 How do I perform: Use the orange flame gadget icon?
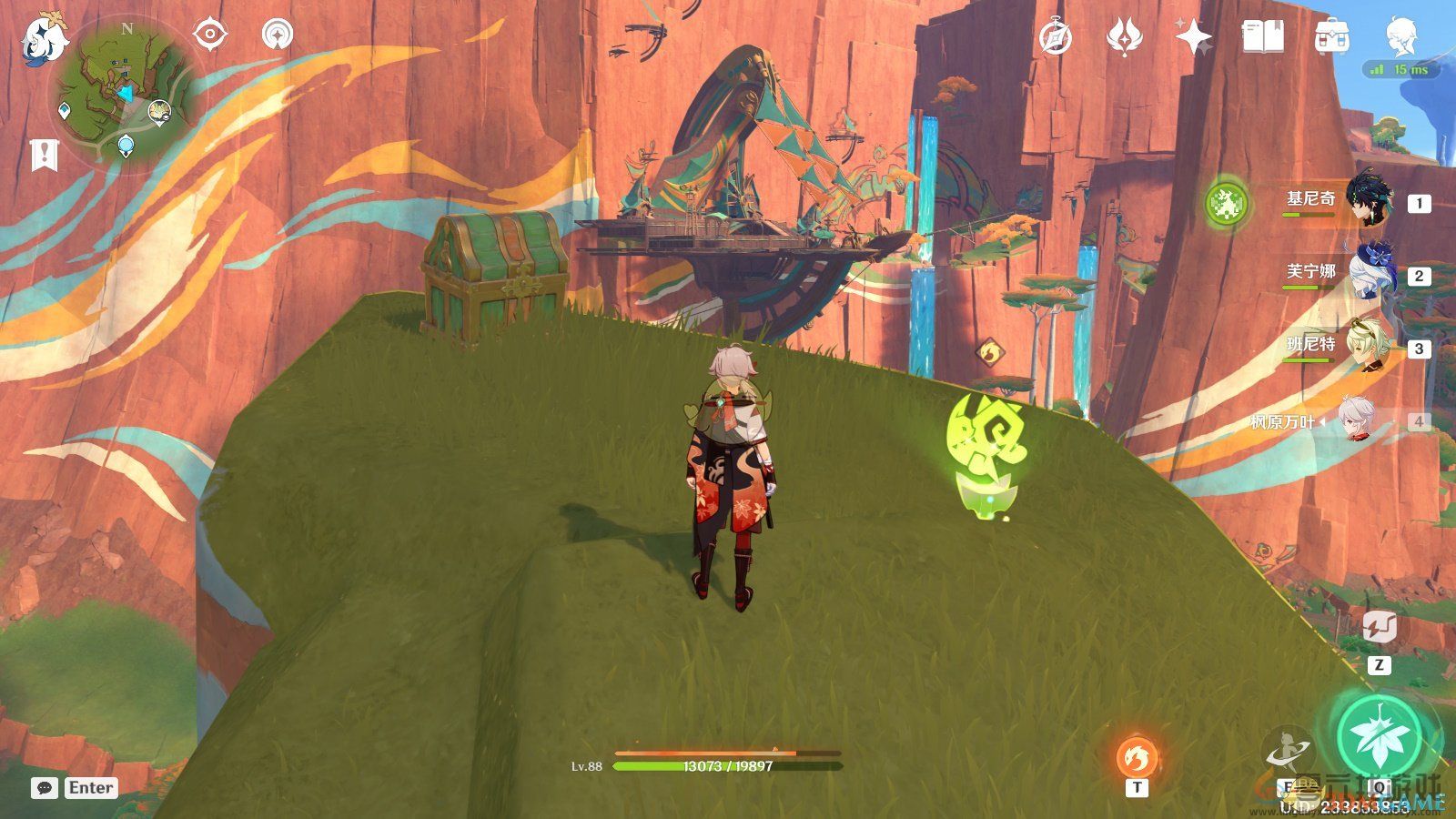(1137, 758)
